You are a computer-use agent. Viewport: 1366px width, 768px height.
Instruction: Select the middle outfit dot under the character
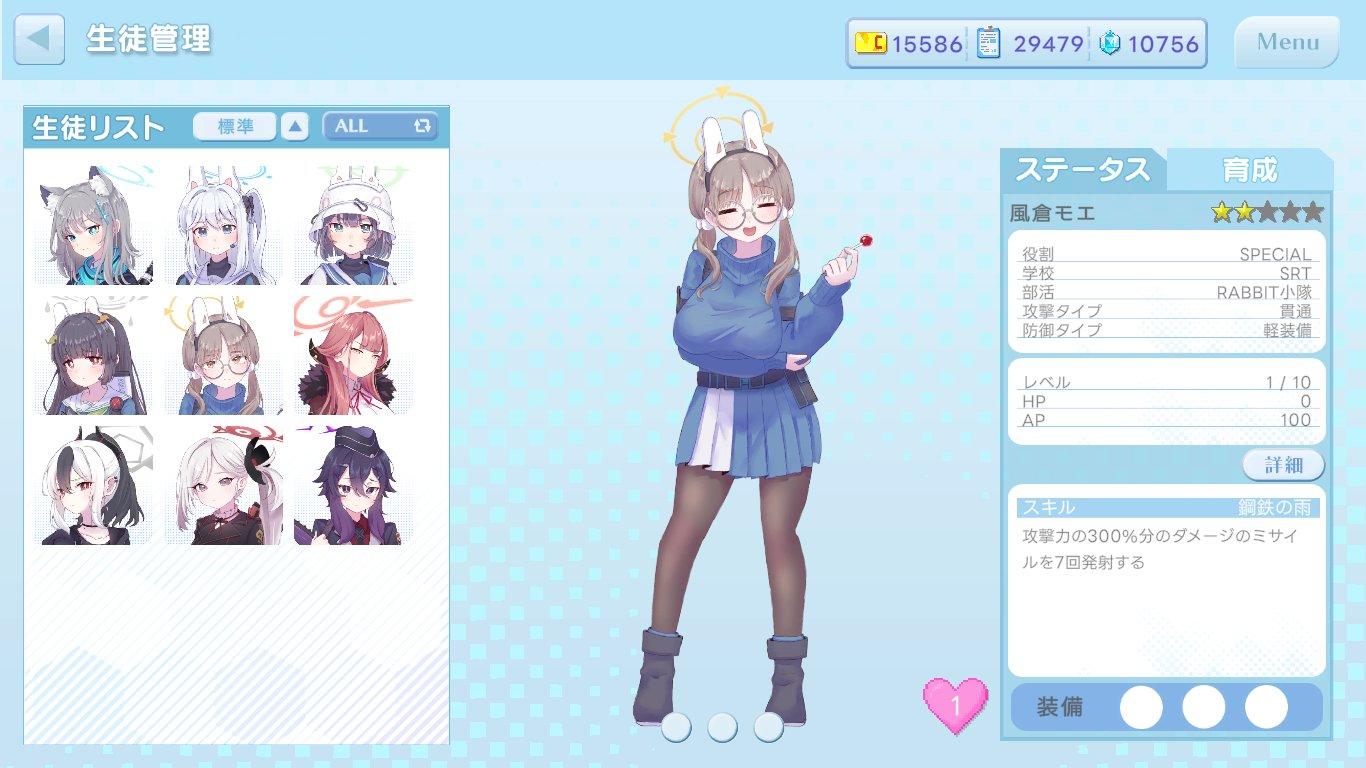(722, 727)
